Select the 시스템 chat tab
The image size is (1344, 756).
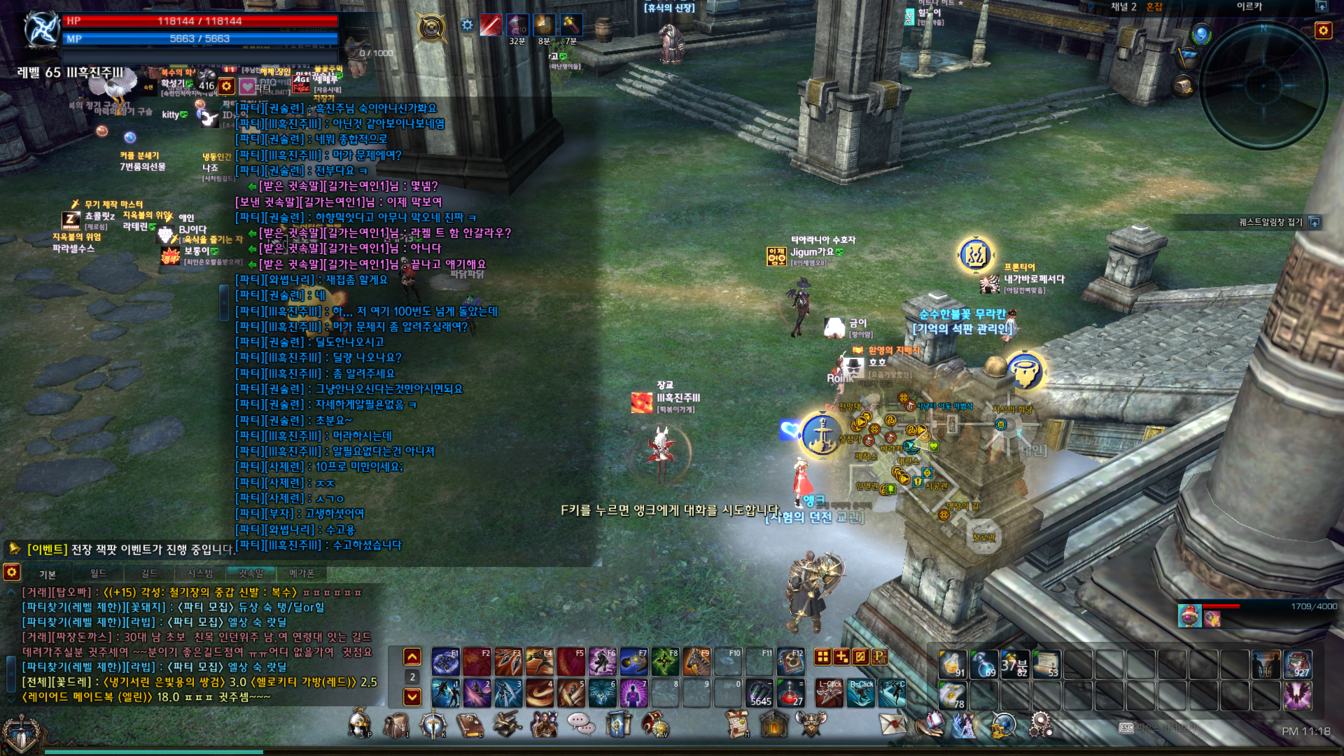[200, 574]
